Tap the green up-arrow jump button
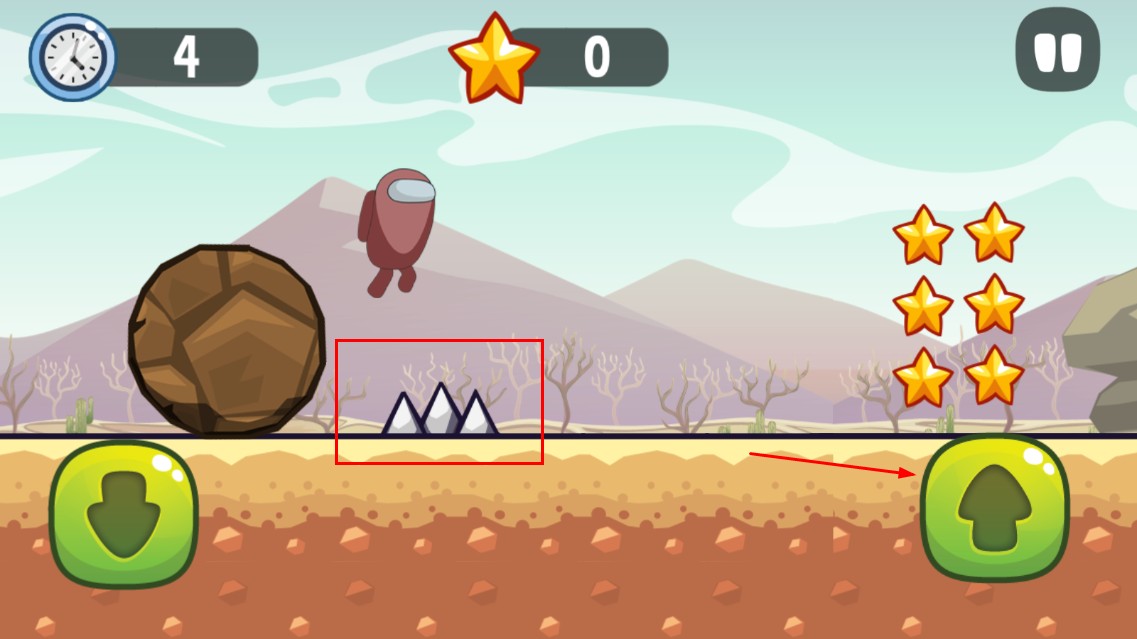 pos(994,509)
